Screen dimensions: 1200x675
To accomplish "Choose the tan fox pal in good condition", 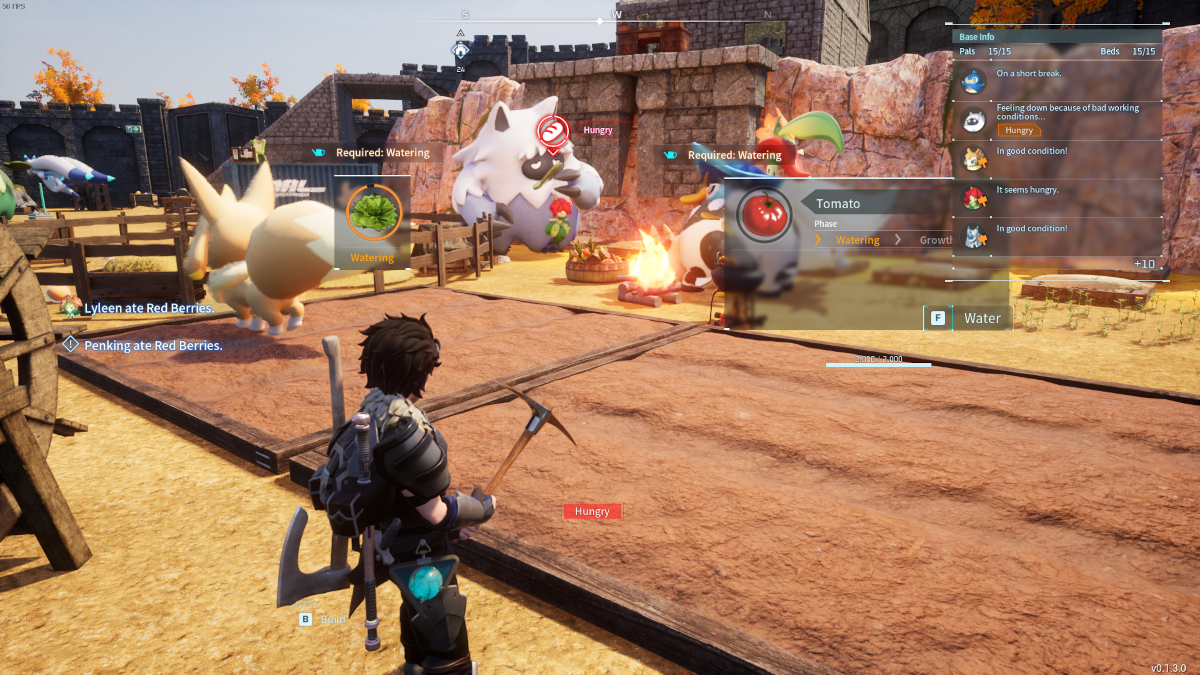I will click(973, 158).
